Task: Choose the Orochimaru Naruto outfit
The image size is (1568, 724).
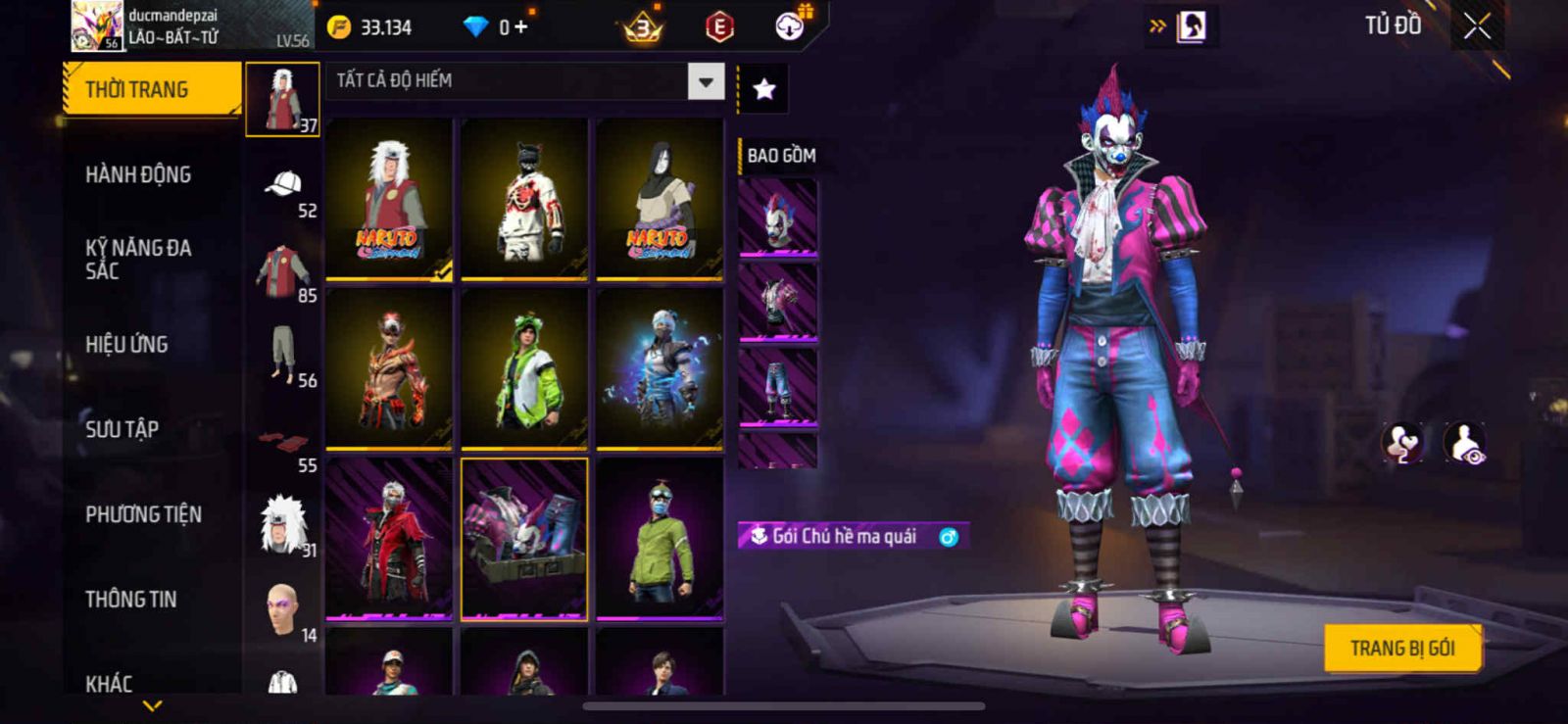Action: click(660, 200)
